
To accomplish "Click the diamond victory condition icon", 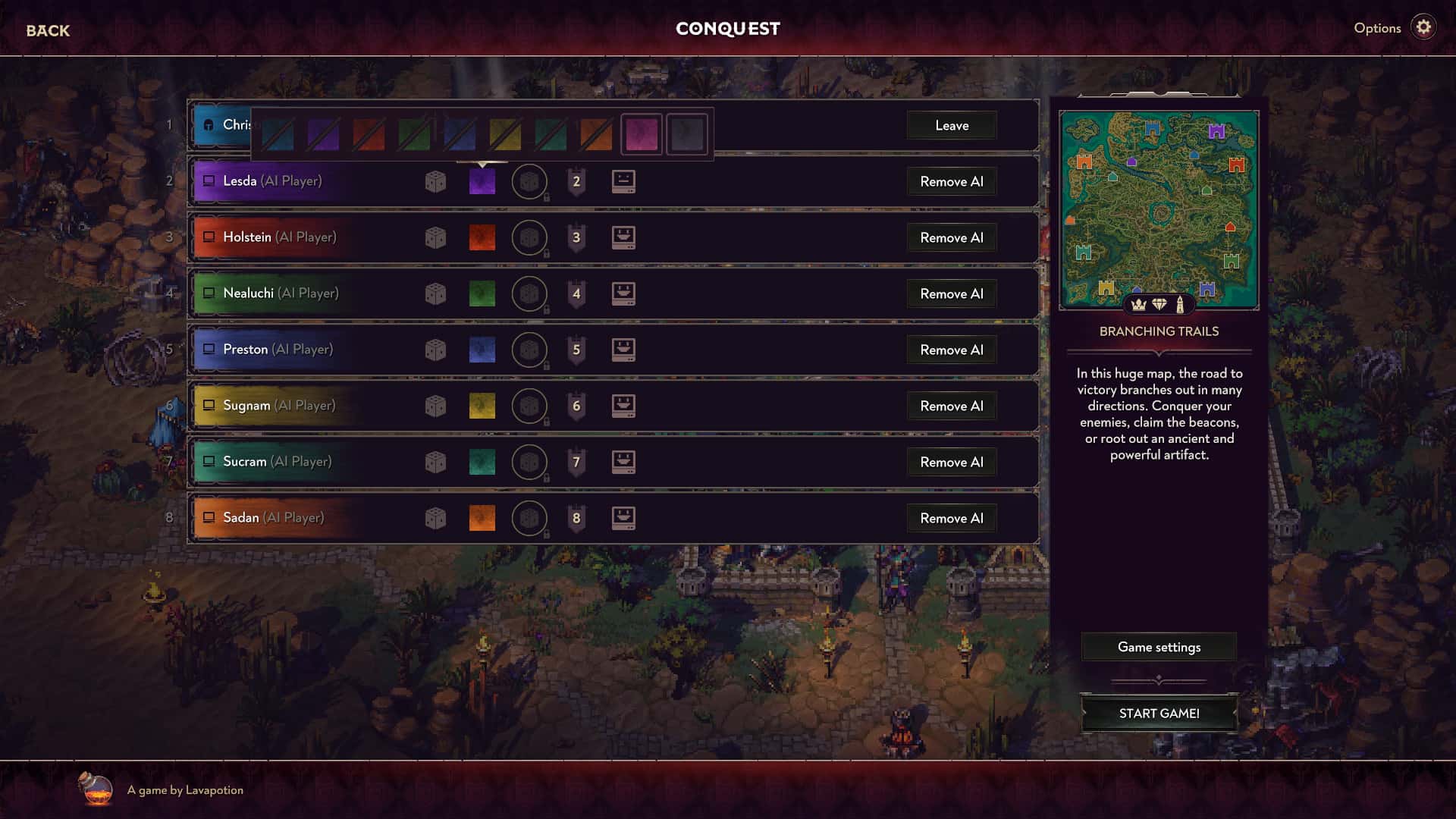I will [x=1159, y=304].
